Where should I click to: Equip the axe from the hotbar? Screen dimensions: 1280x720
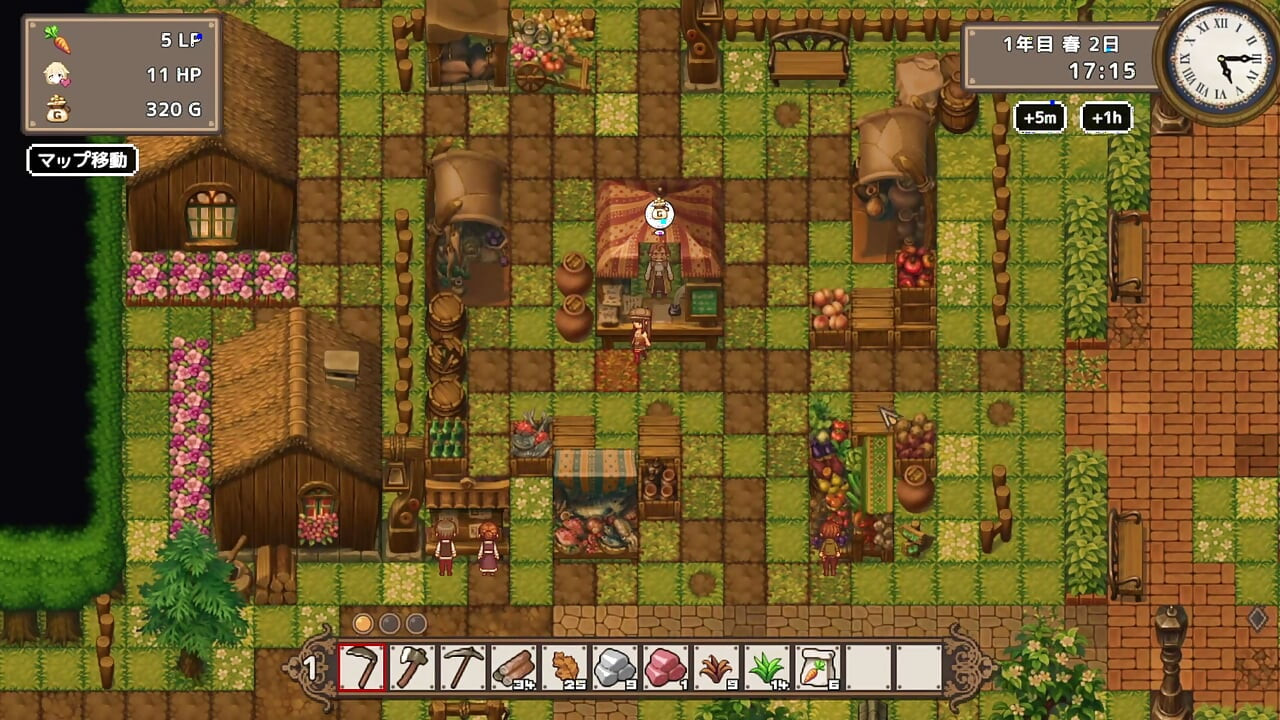(413, 667)
